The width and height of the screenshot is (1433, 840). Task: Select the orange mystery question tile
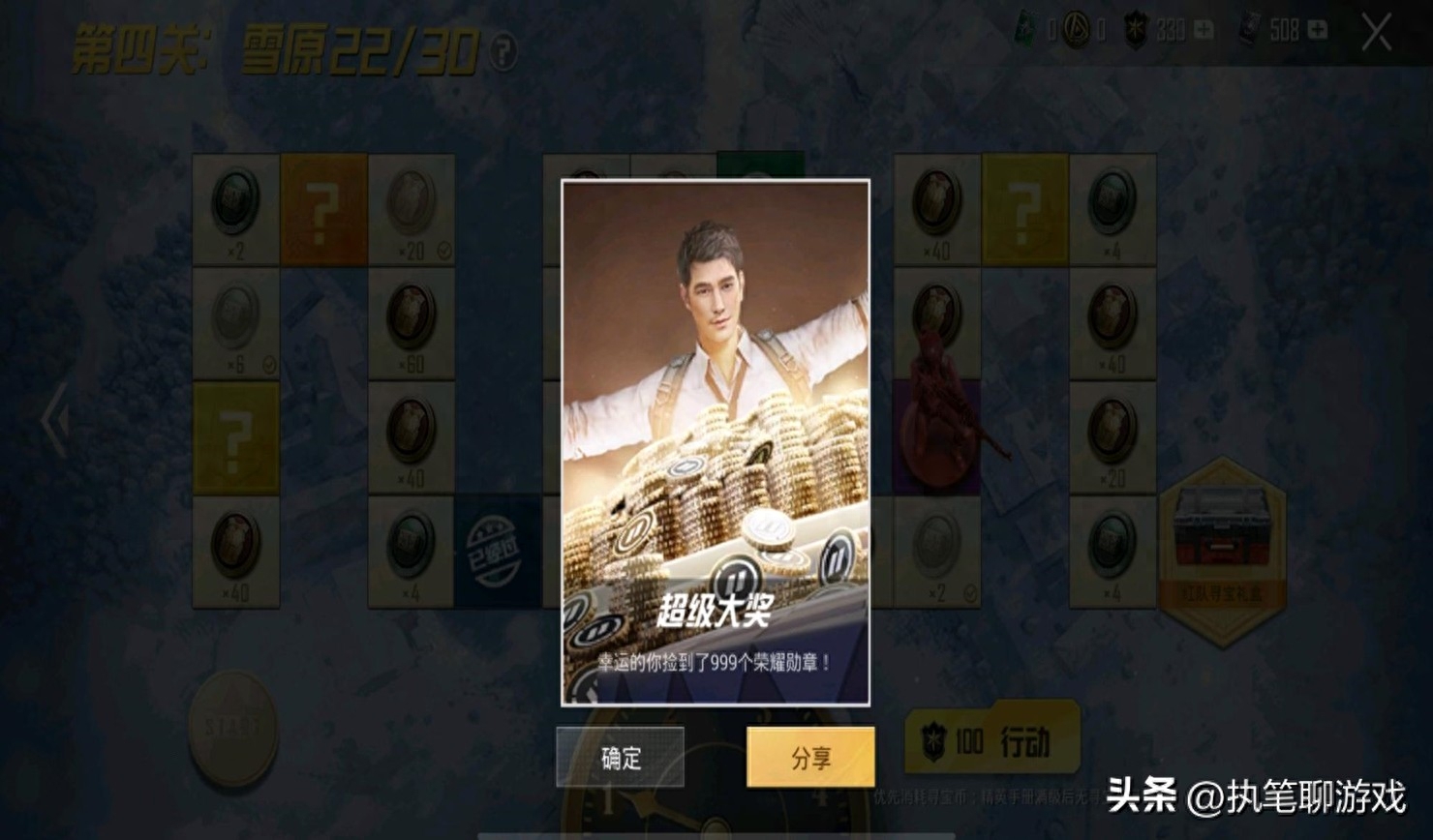(x=324, y=206)
